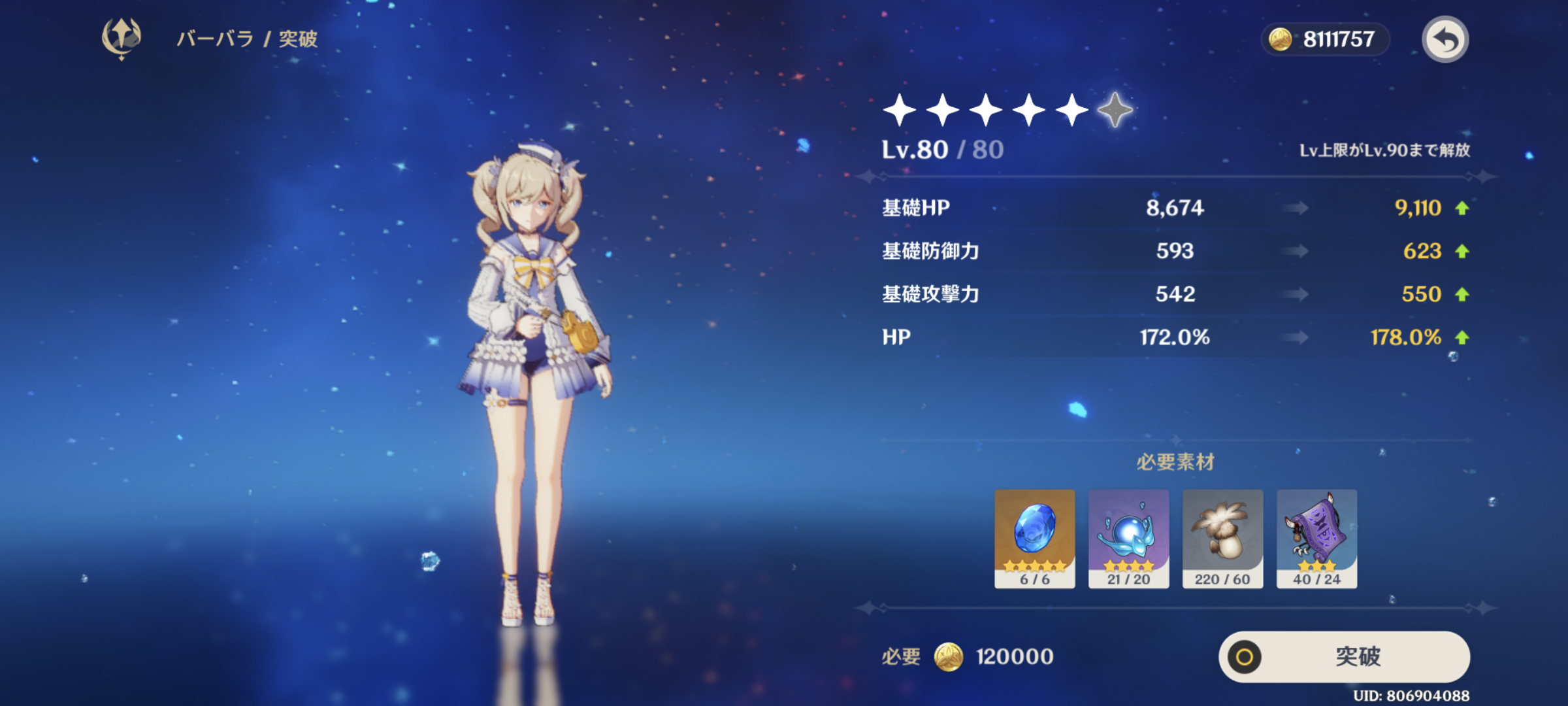Tap the Mora balance at top right
This screenshot has width=1568, height=706.
pyautogui.click(x=1325, y=39)
